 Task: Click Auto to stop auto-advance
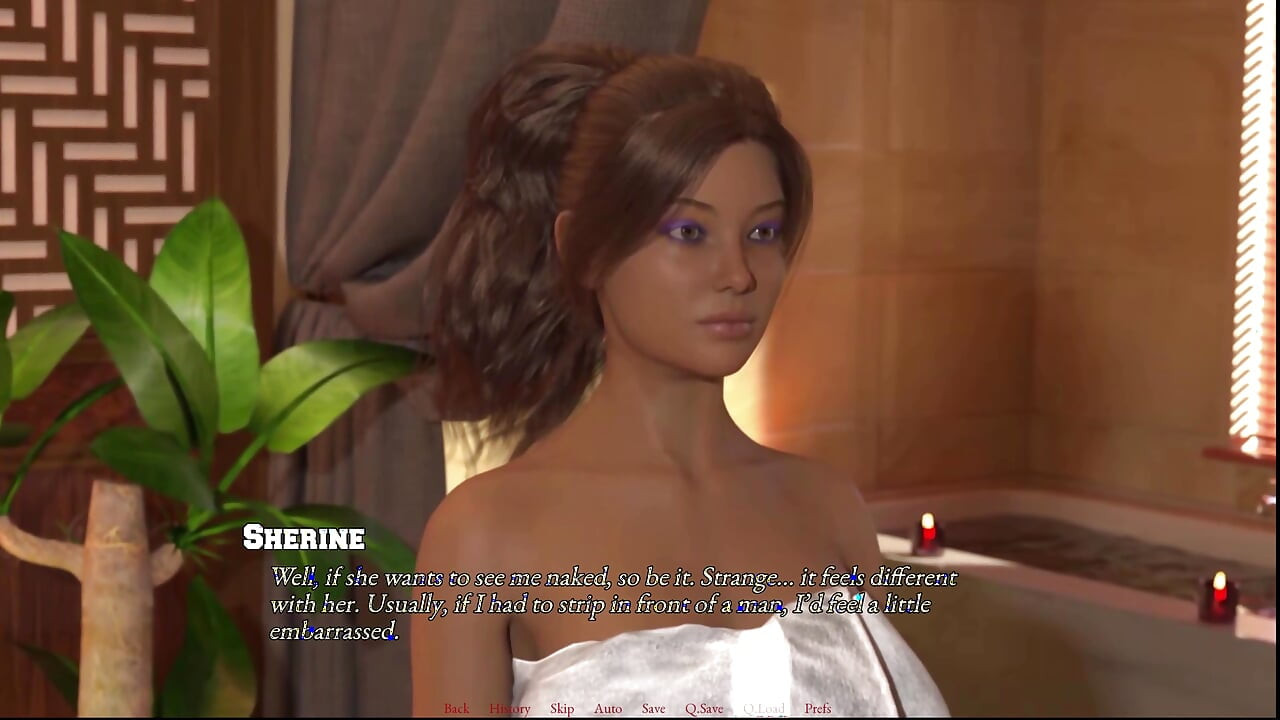pyautogui.click(x=608, y=708)
